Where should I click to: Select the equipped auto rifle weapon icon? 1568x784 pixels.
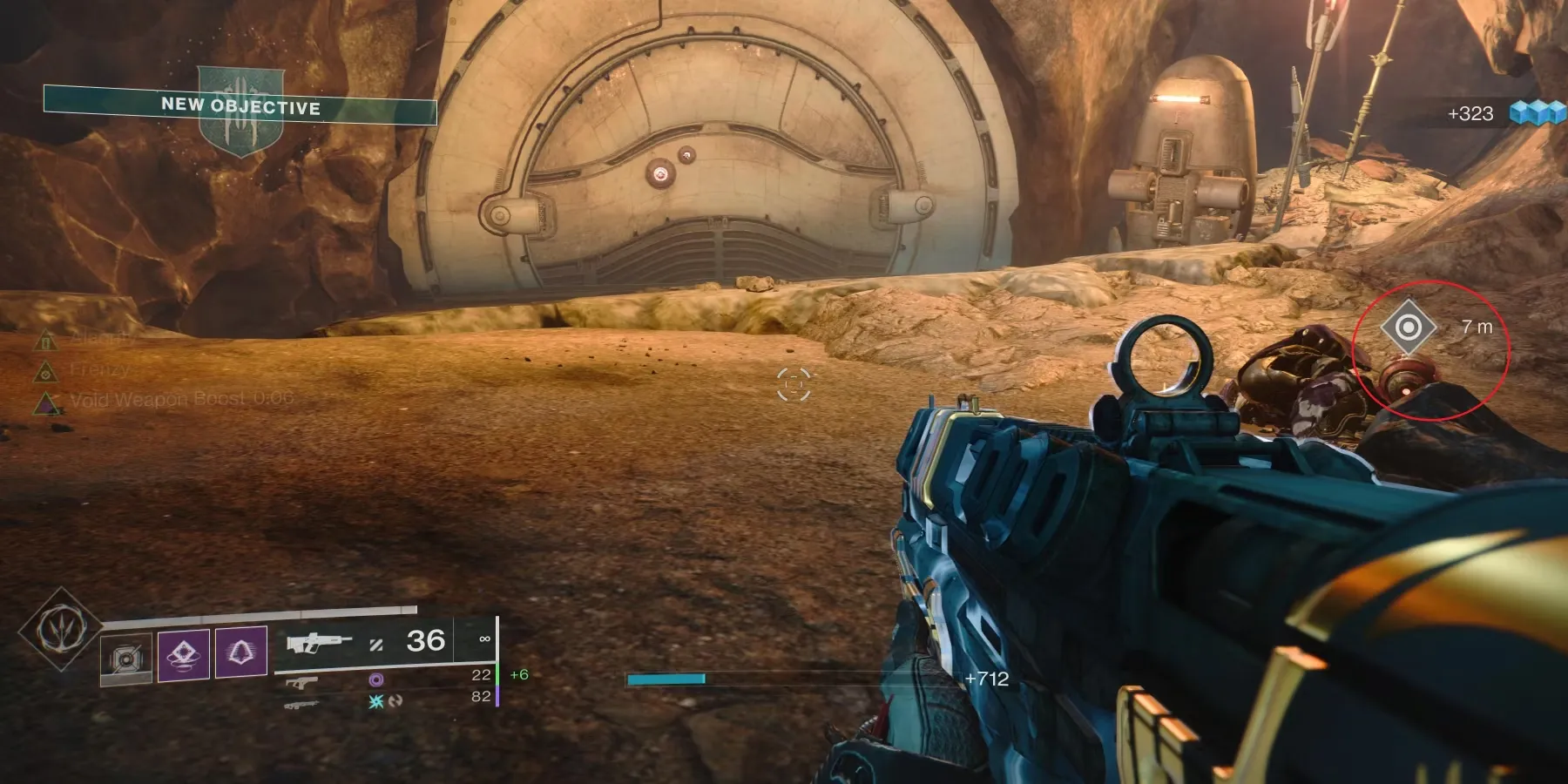[x=319, y=643]
